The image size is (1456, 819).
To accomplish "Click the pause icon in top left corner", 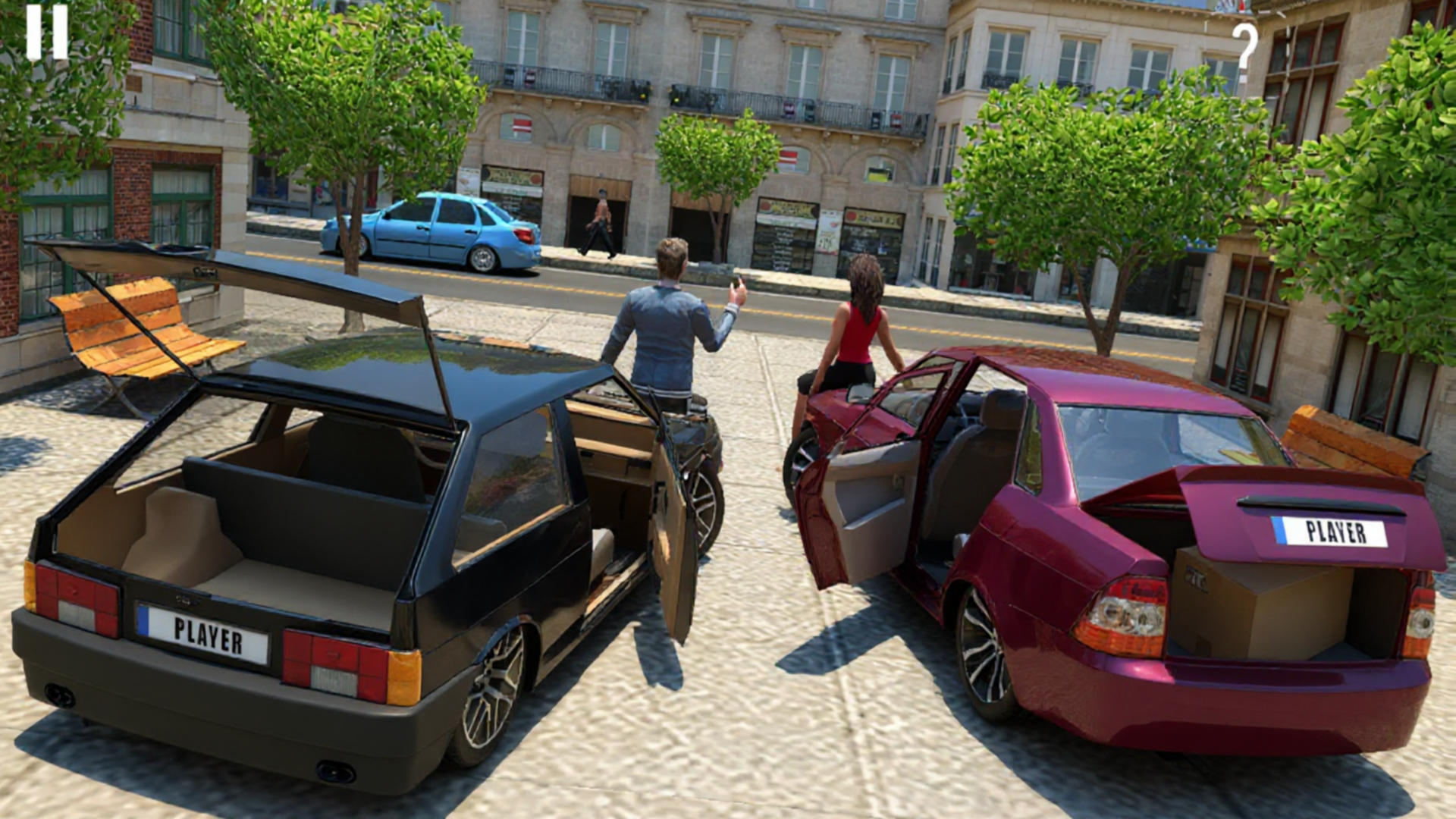I will point(47,32).
